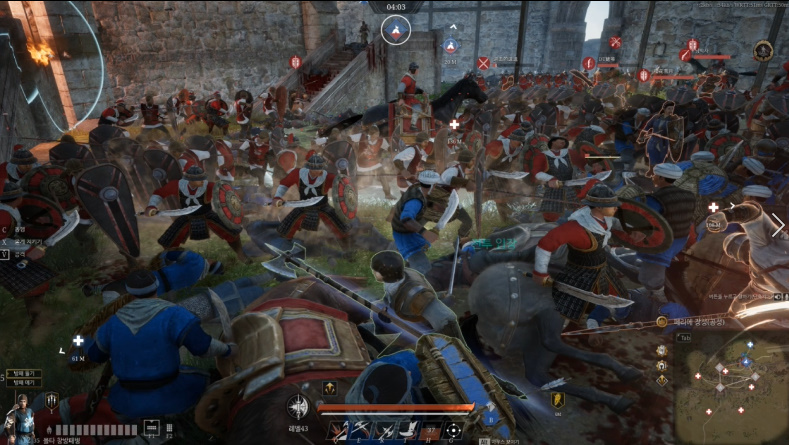This screenshot has width=789, height=445.
Task: Click the top unit command button above the portrait
Action: 23,372
